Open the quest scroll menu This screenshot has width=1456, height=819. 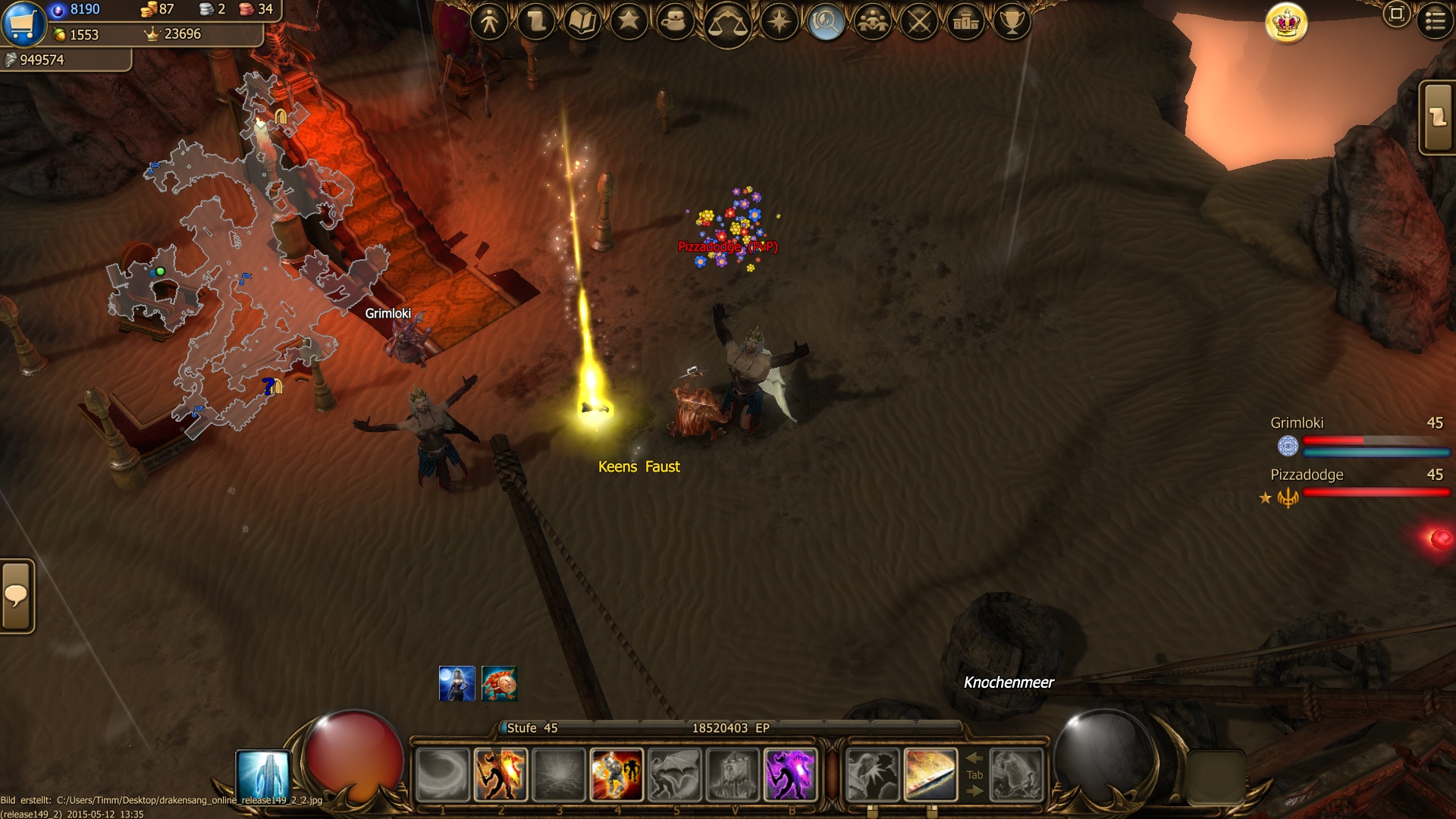coord(536,21)
